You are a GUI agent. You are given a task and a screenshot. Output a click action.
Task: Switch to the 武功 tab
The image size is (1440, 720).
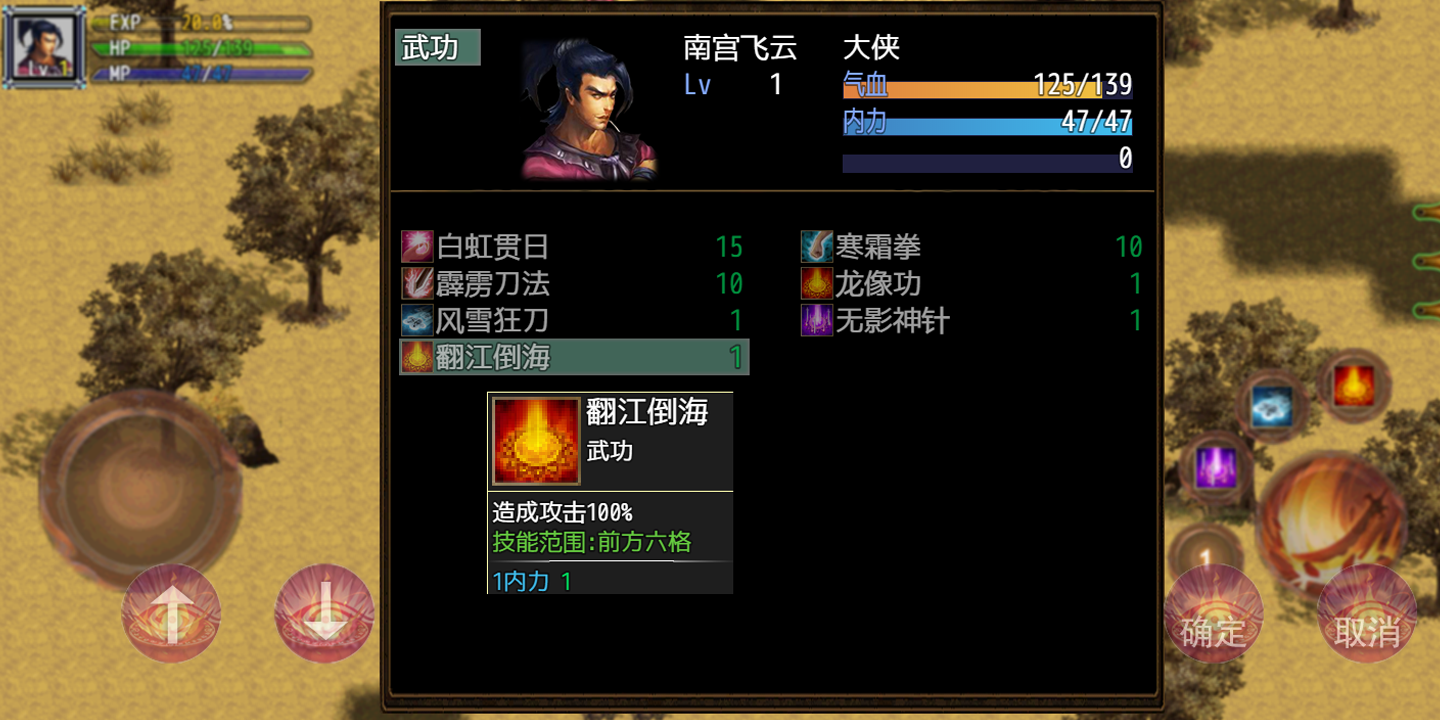point(438,47)
